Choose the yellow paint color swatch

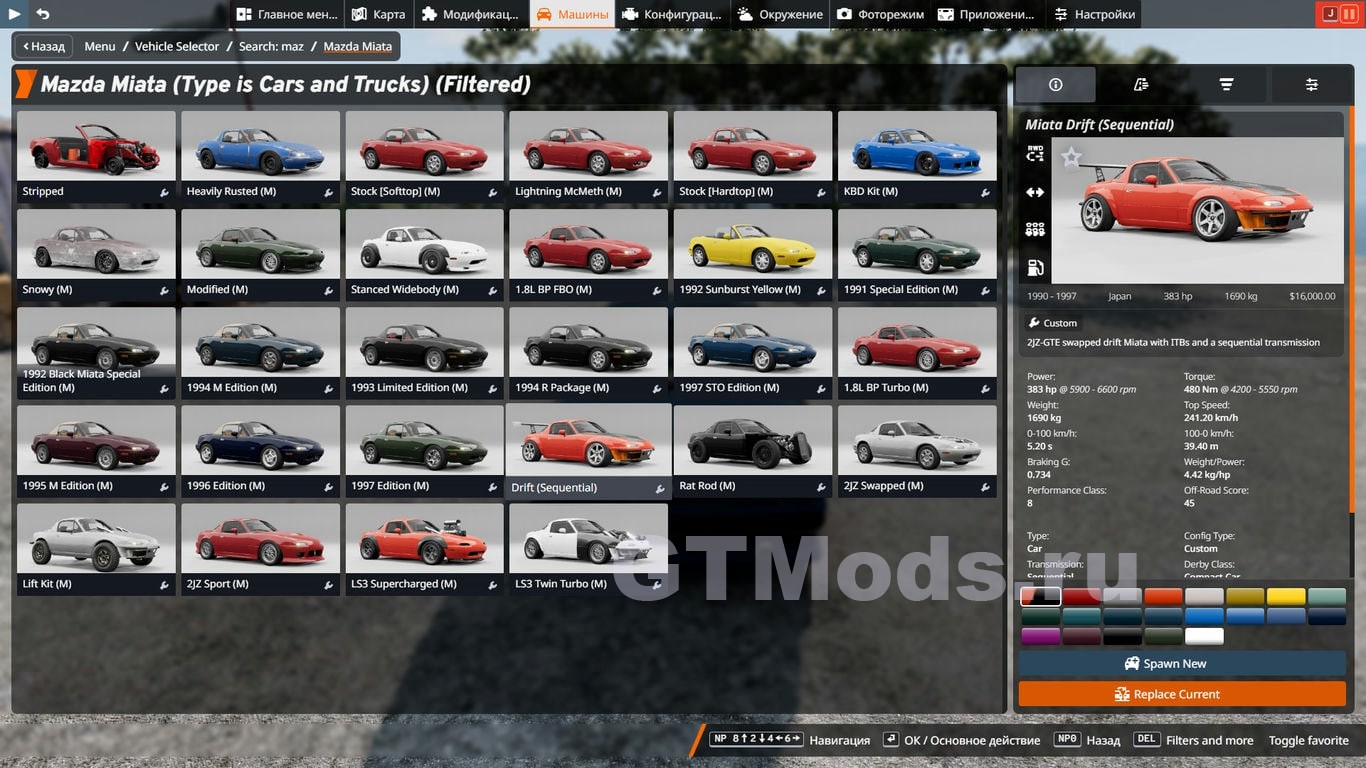(x=1286, y=597)
